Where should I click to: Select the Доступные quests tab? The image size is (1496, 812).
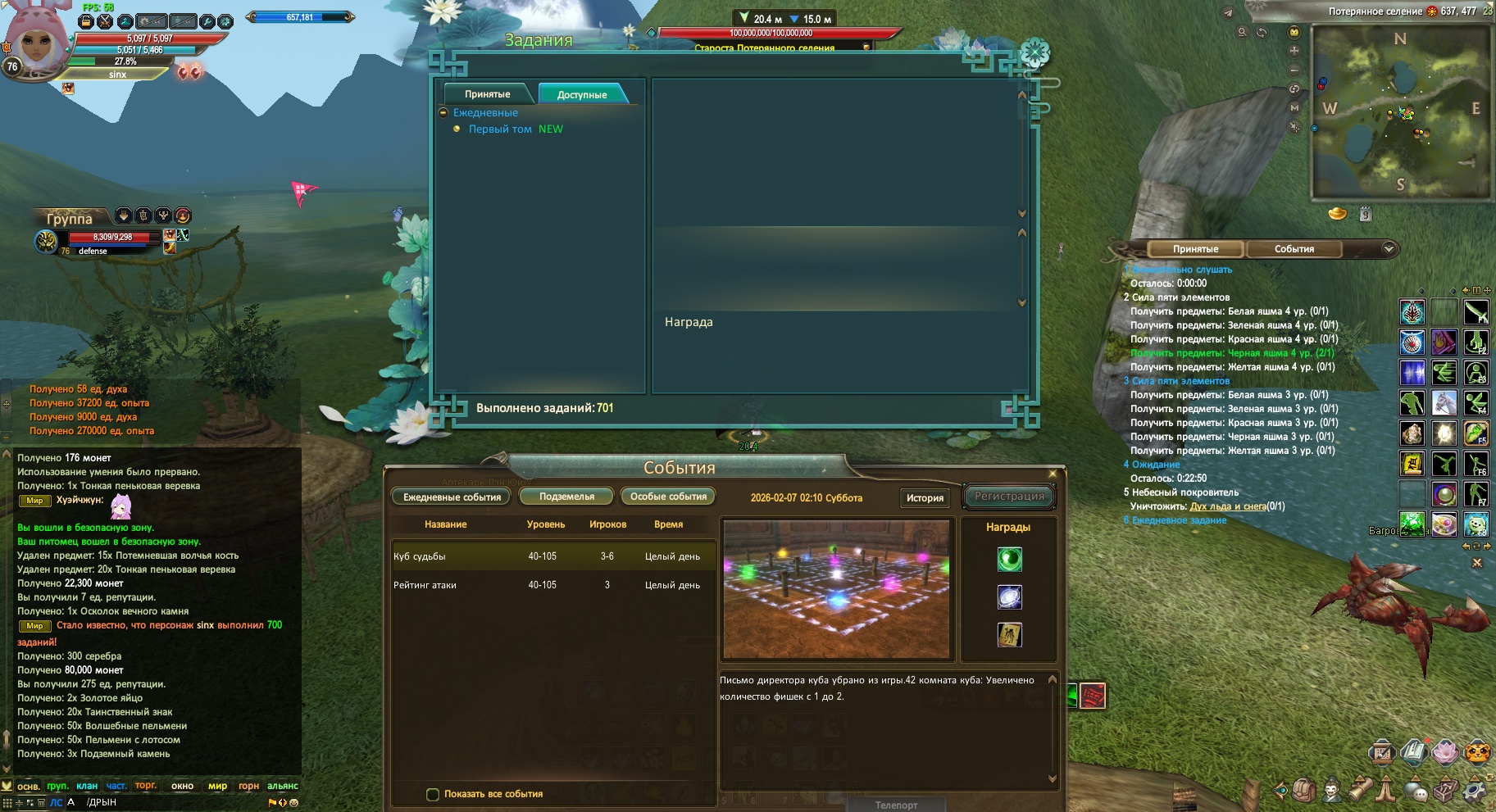coord(582,94)
